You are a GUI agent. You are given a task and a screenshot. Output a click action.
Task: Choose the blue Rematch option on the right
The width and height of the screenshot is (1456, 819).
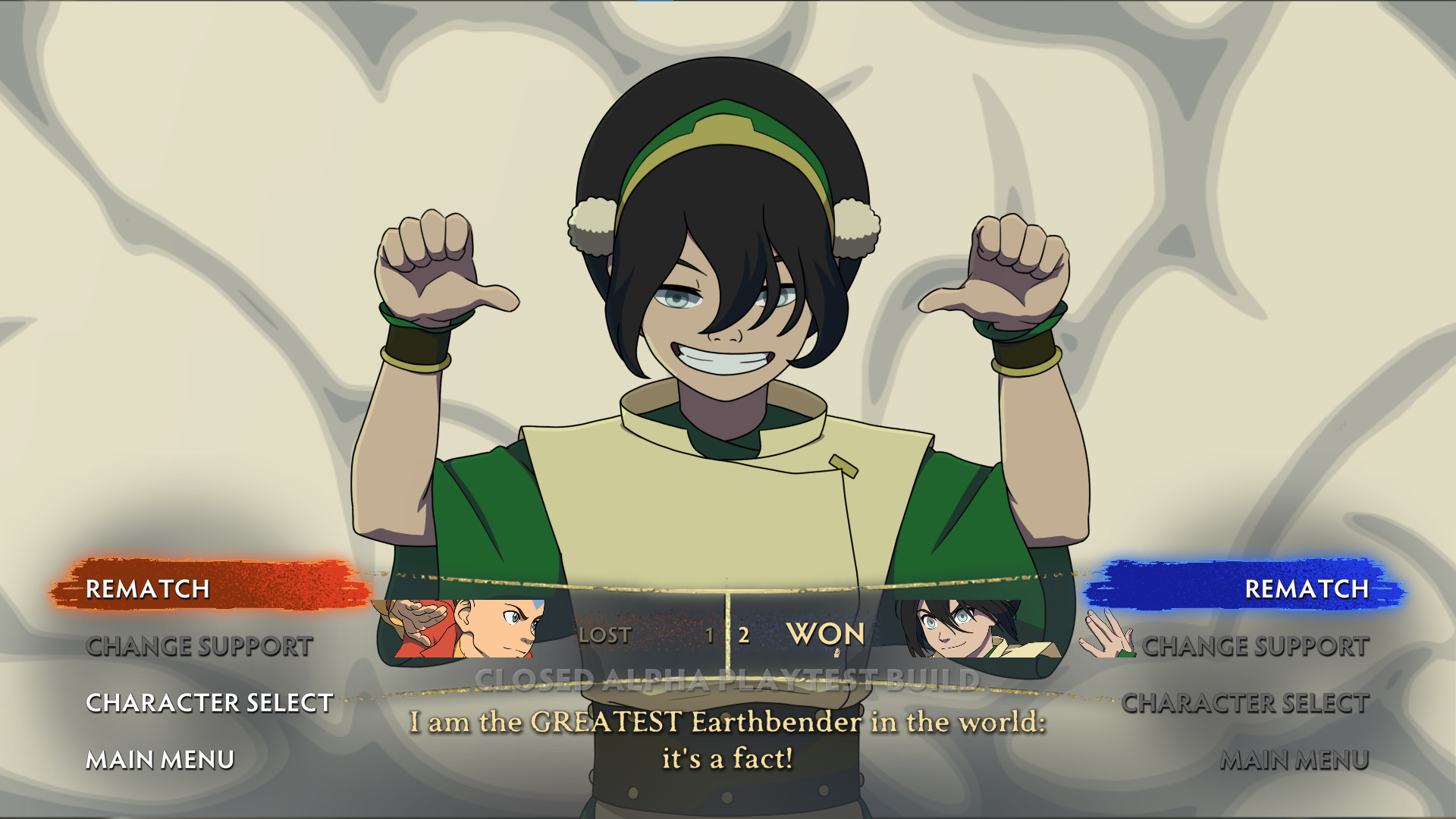1306,588
